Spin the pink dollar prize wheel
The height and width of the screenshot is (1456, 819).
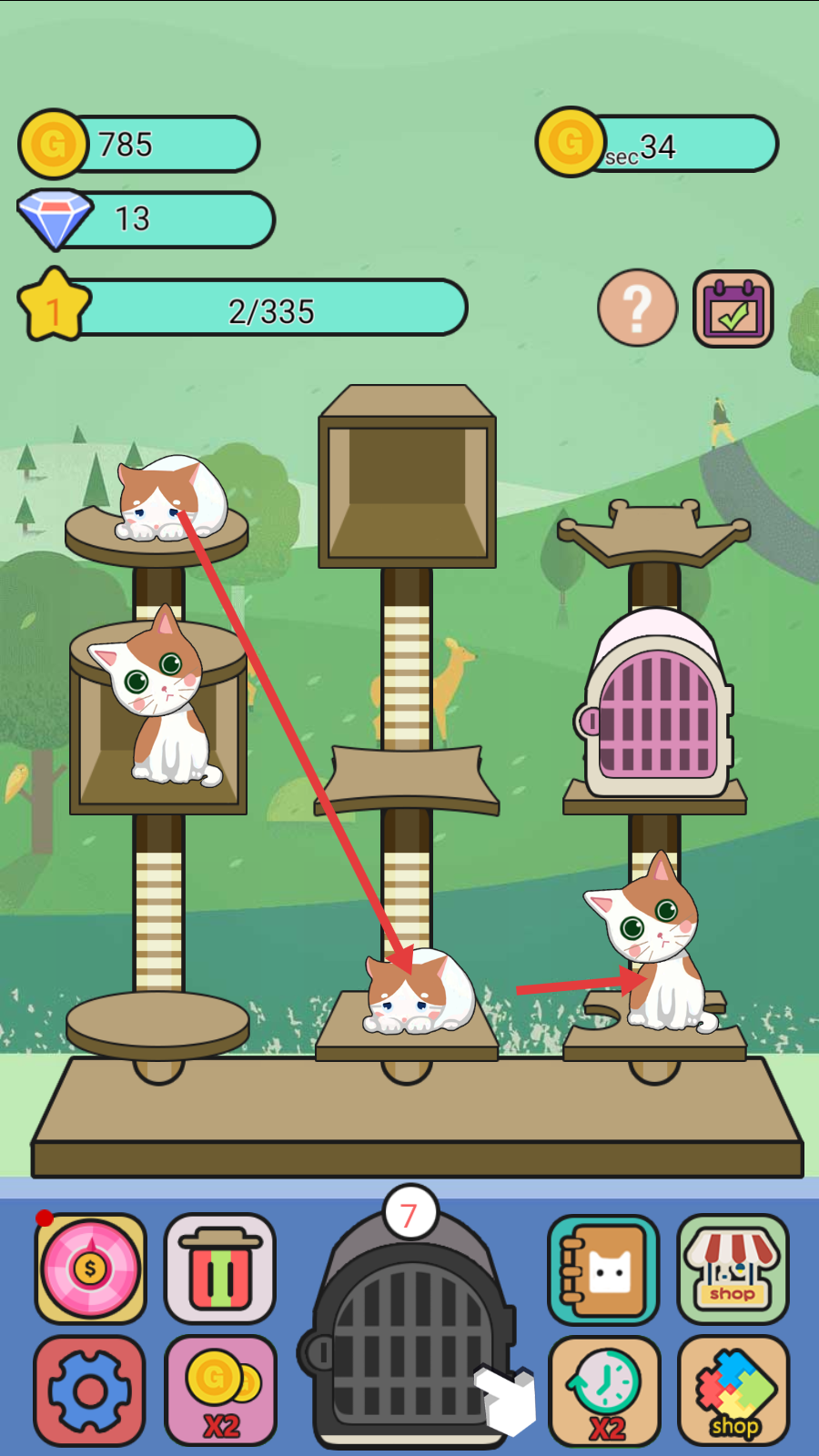coord(90,1268)
